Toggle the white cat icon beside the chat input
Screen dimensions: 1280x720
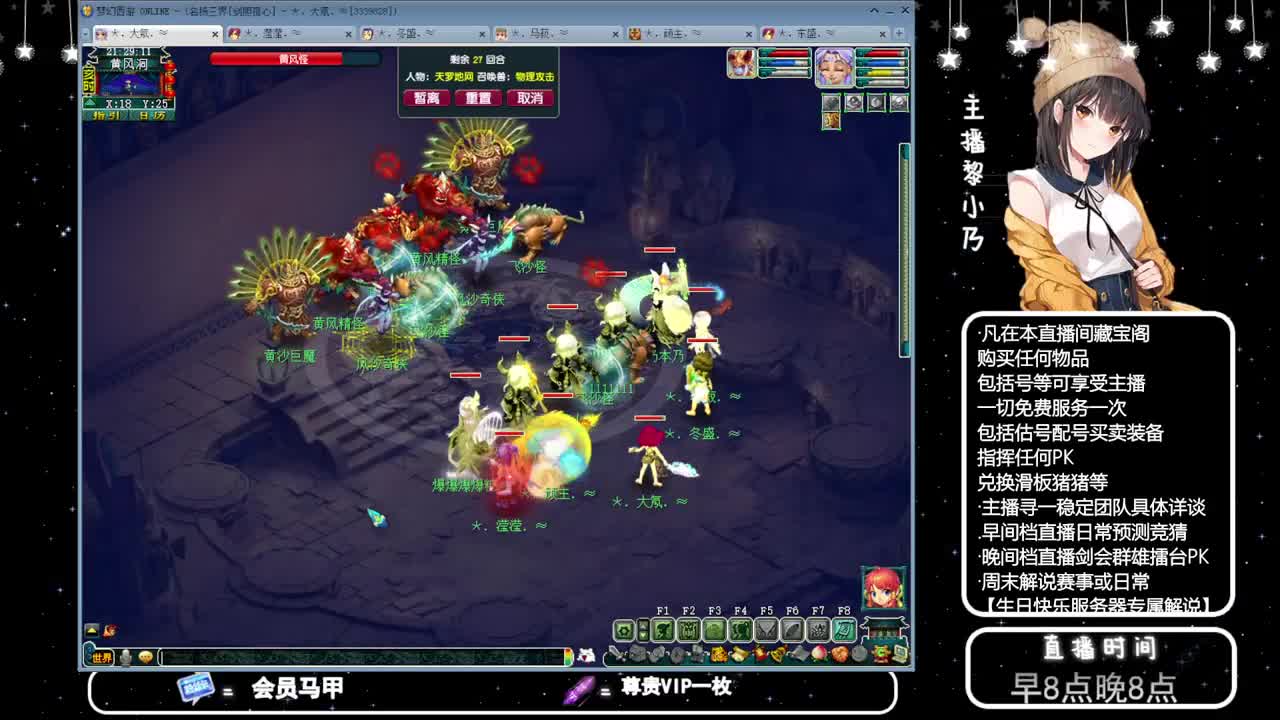pyautogui.click(x=587, y=657)
